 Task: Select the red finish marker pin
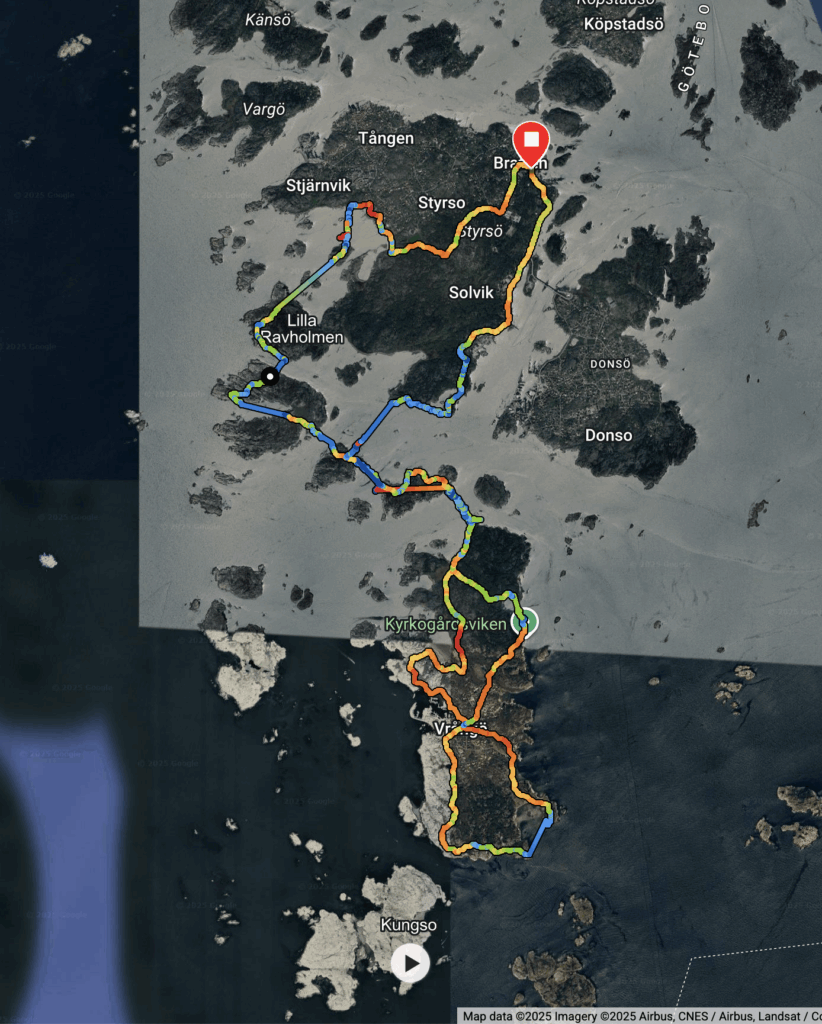(x=531, y=142)
